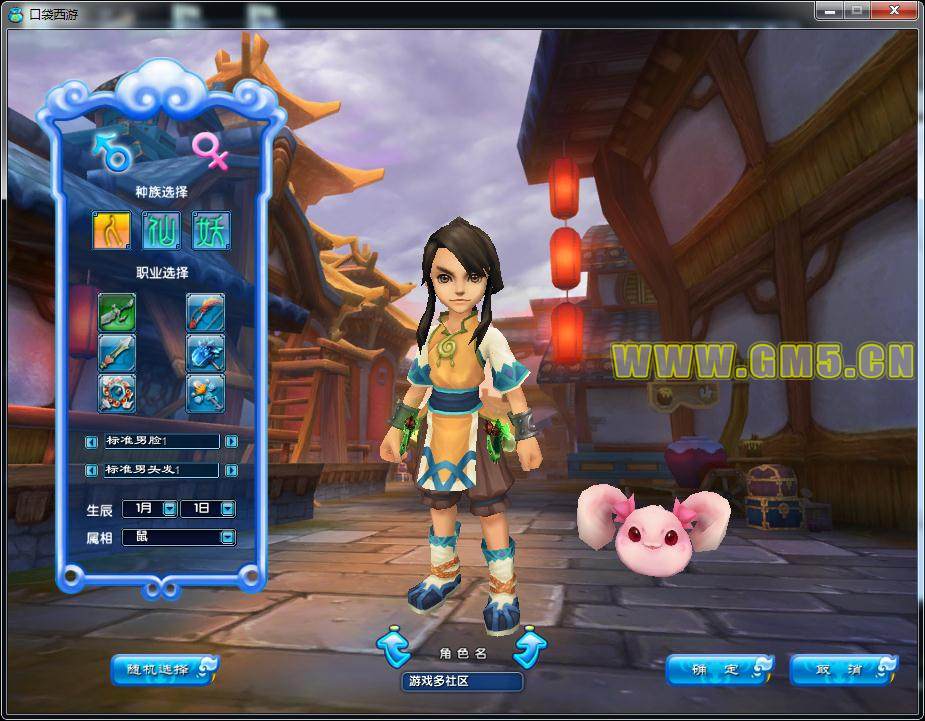Pick the 人 (human) race
Screen dimensions: 925x721
pos(112,231)
